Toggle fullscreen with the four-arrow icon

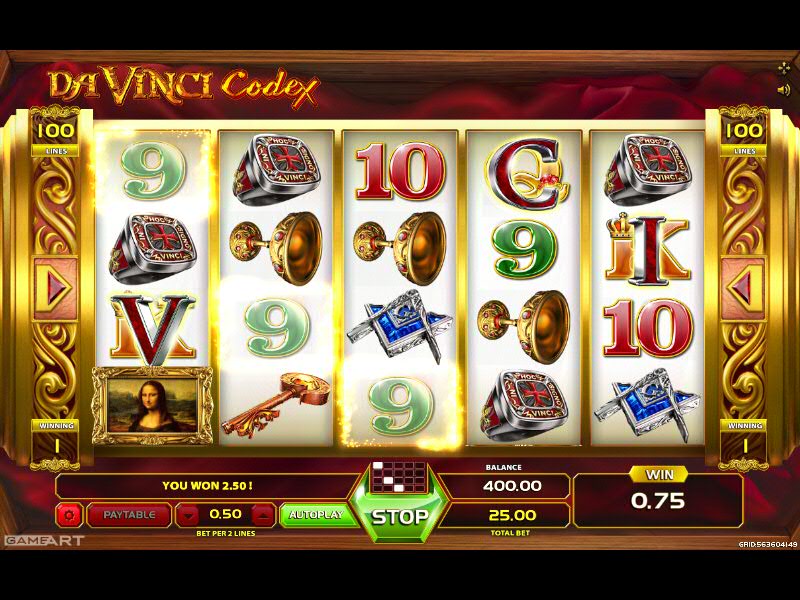783,68
